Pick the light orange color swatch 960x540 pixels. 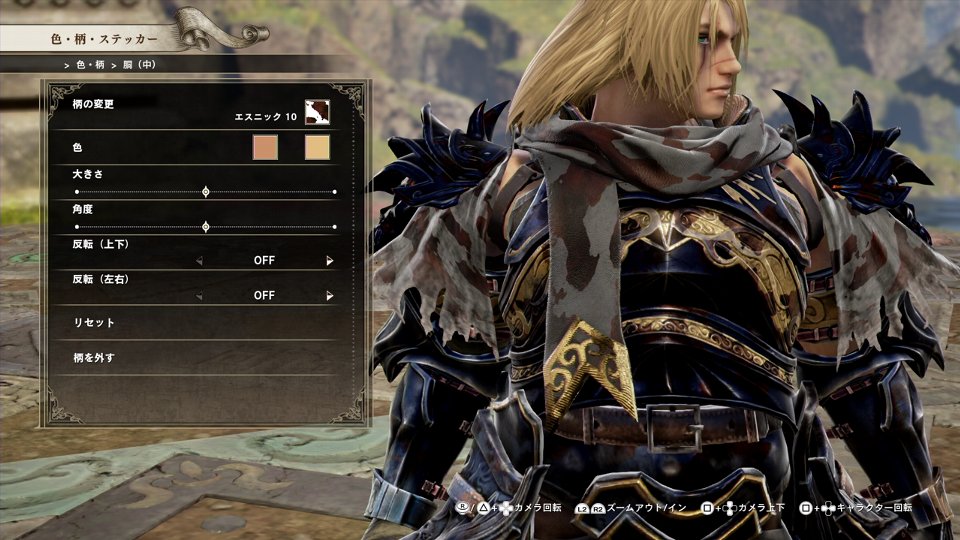[317, 148]
